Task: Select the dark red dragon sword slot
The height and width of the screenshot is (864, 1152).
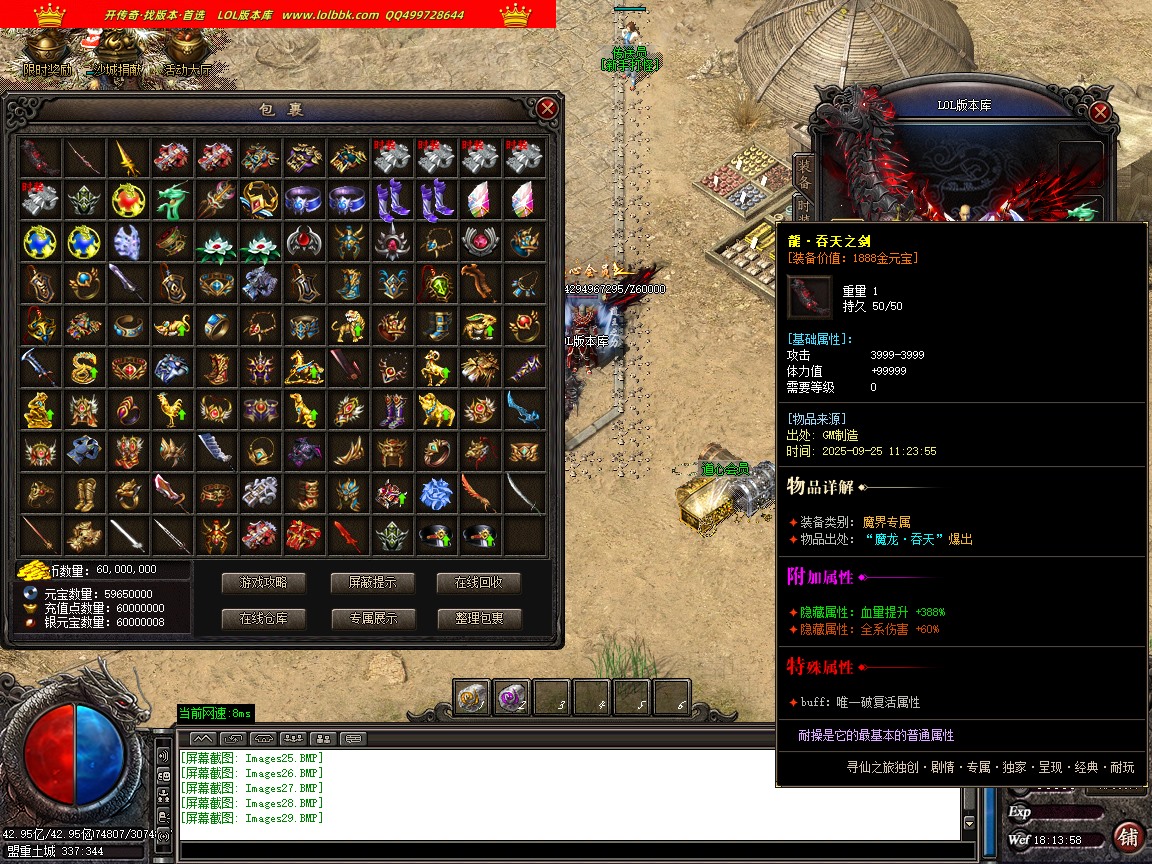Action: click(41, 156)
